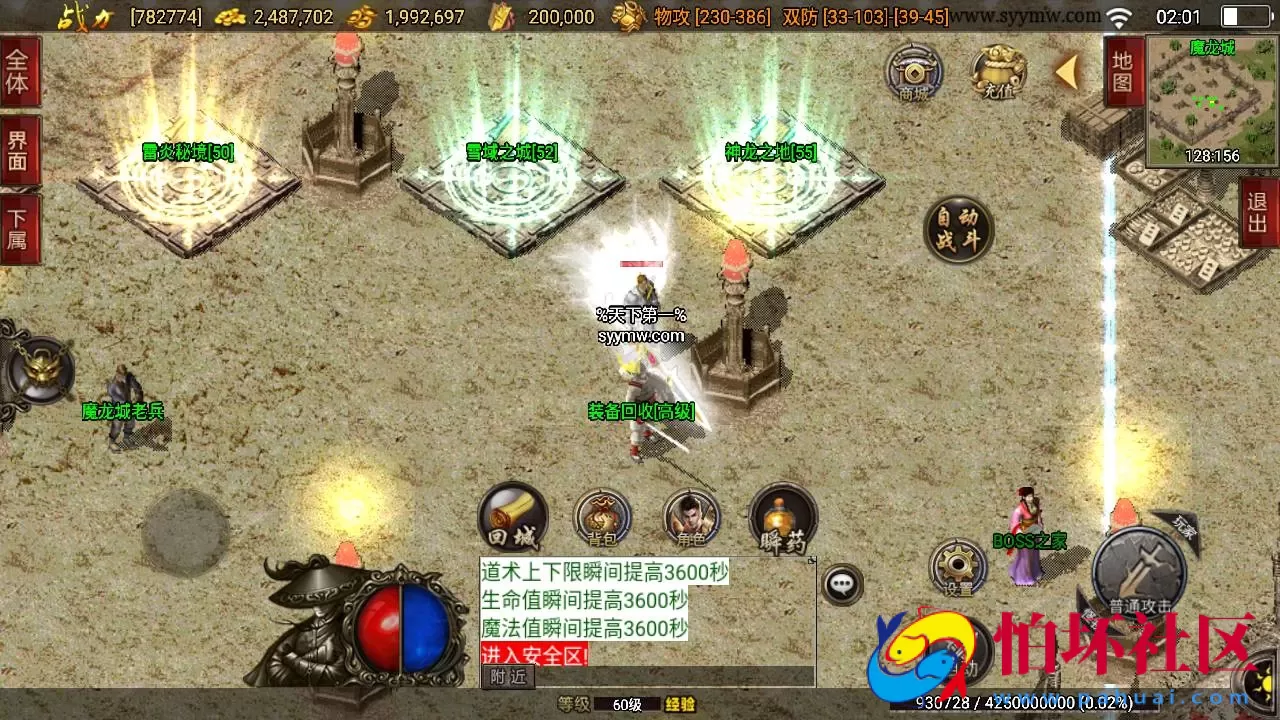Open the 角色 character profile icon

[692, 517]
